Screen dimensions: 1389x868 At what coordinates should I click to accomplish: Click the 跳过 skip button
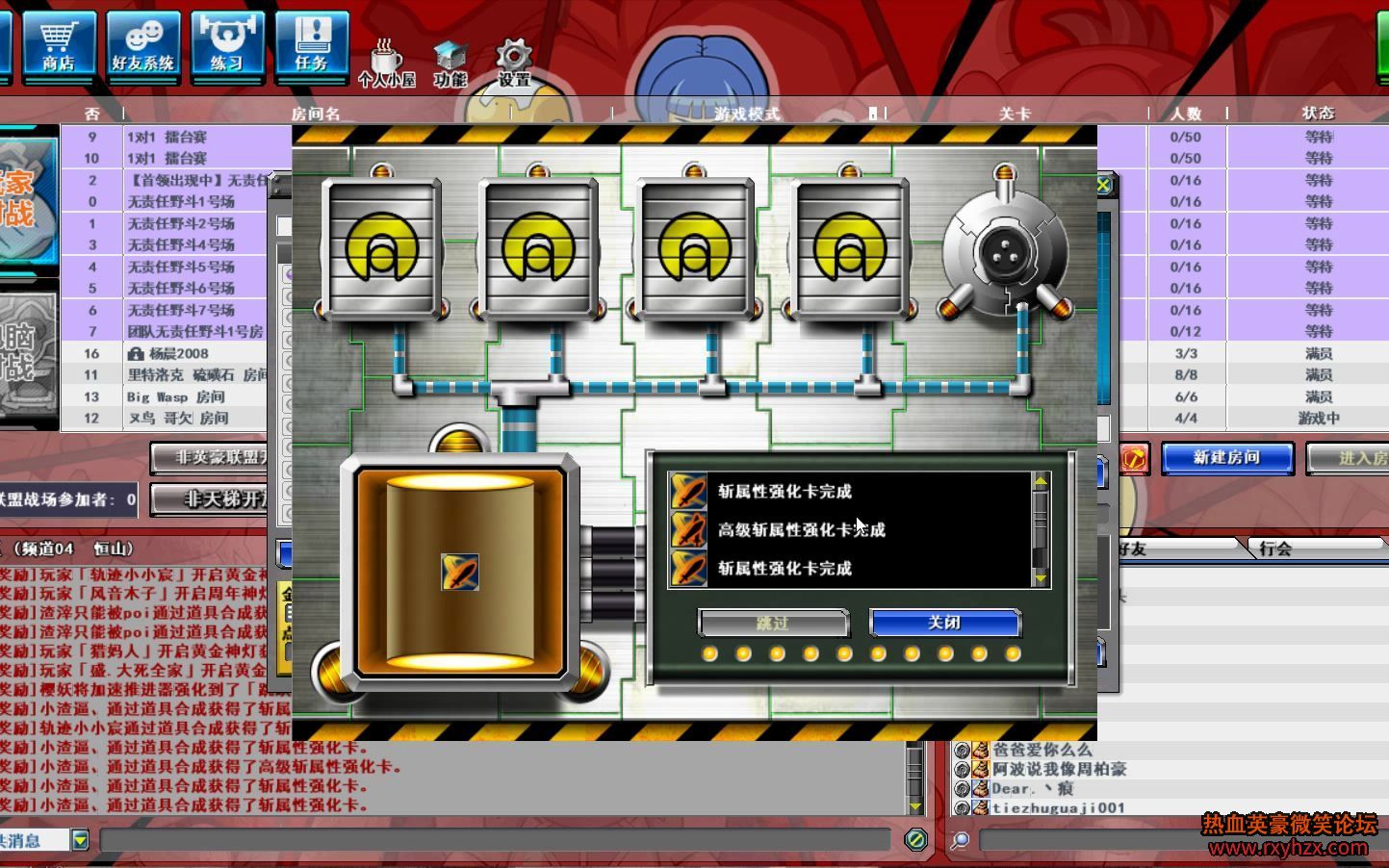[773, 624]
